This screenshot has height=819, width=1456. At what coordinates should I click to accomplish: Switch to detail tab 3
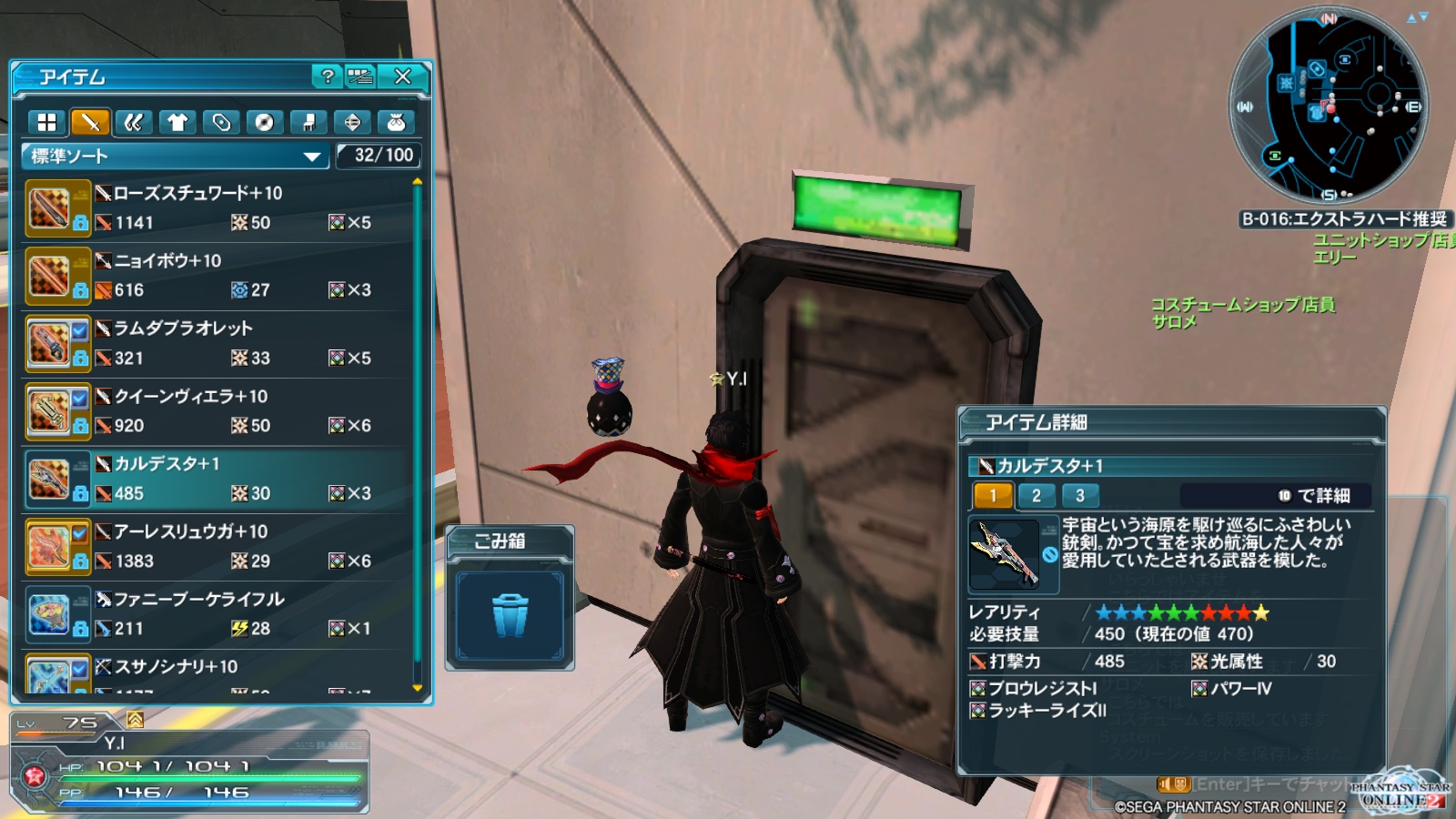tap(1078, 497)
